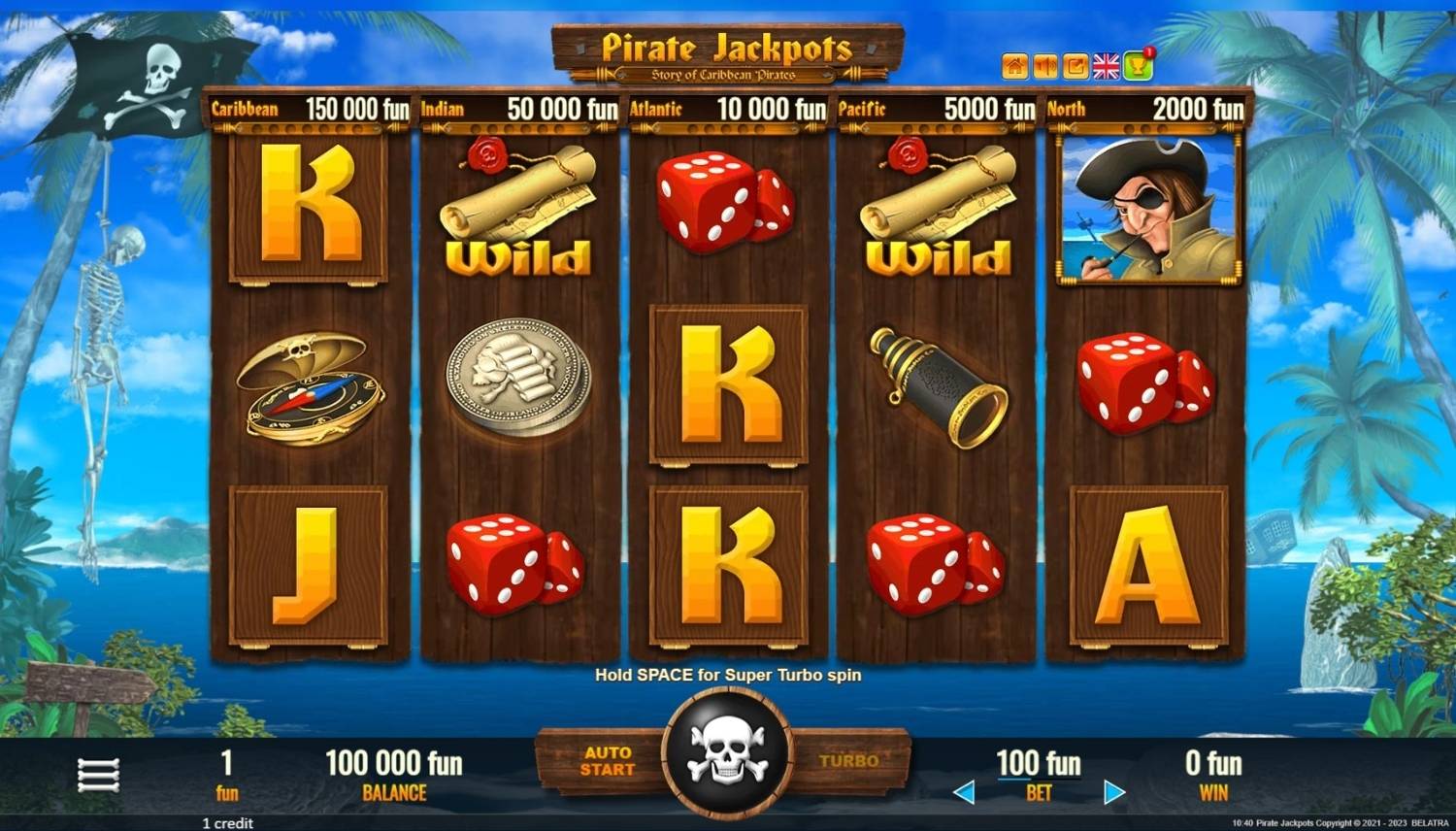Click the fullscreen icon next to the speaker
The height and width of the screenshot is (831, 1456).
tap(1076, 65)
